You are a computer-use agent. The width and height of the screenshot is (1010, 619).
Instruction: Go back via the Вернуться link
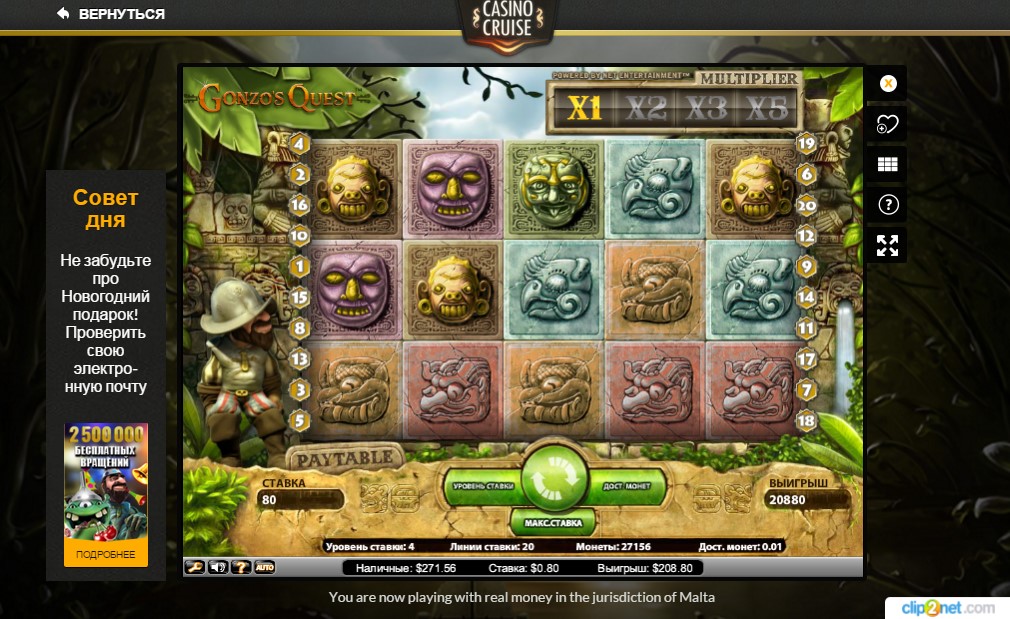111,14
